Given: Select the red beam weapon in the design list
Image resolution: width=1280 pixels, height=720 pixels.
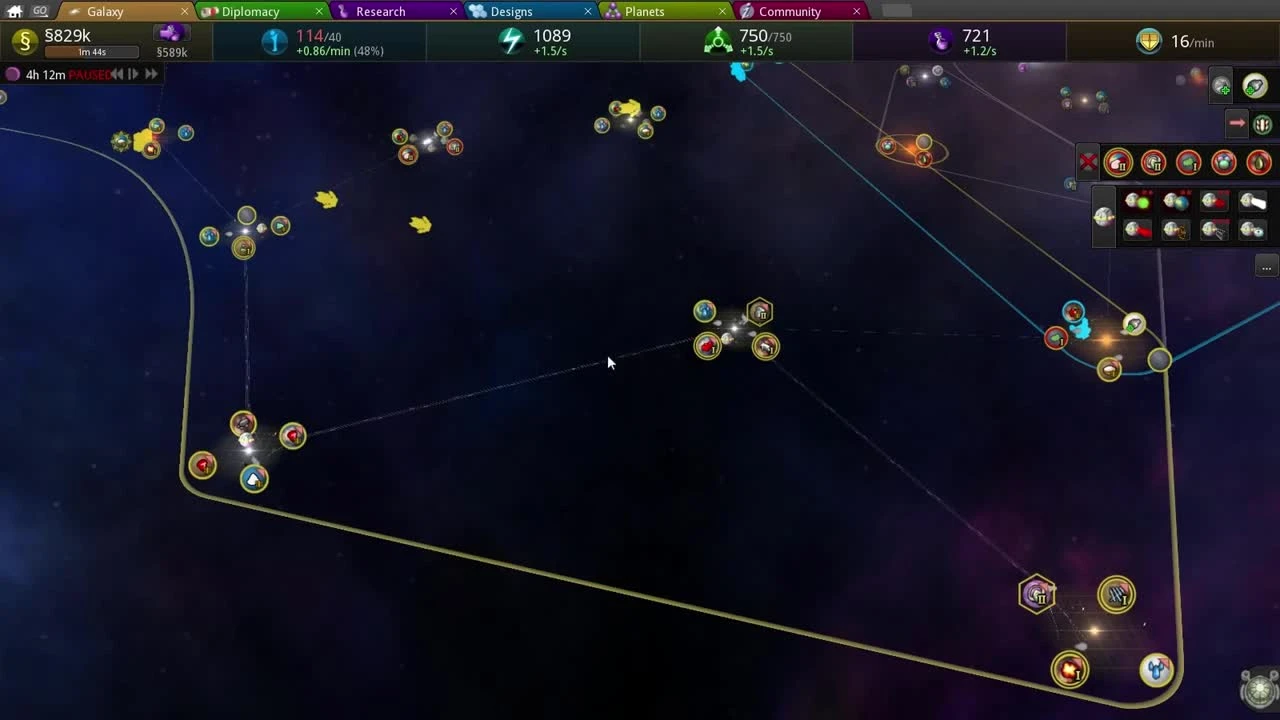Looking at the screenshot, I should click(1140, 227).
